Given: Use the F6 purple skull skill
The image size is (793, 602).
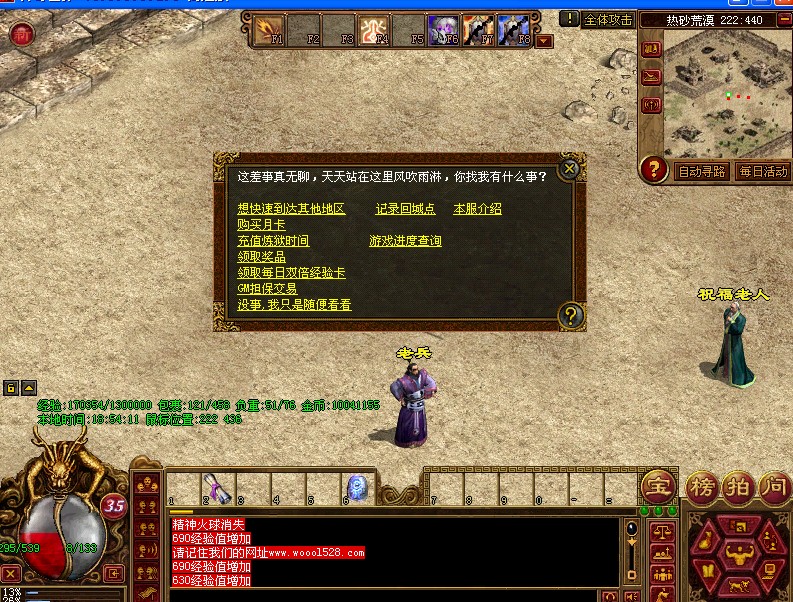Looking at the screenshot, I should 443,30.
